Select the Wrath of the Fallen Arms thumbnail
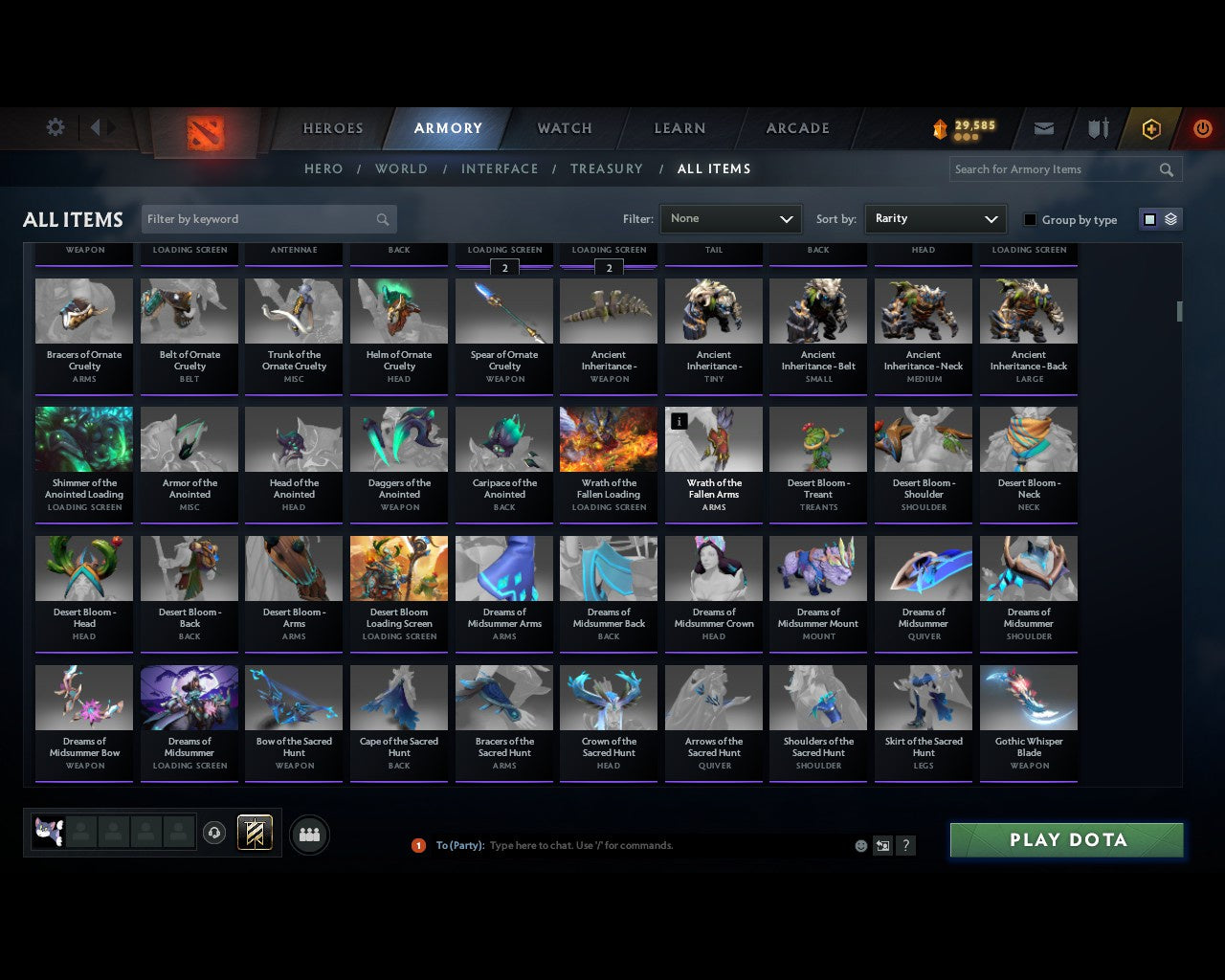The image size is (1225, 980). [713, 438]
